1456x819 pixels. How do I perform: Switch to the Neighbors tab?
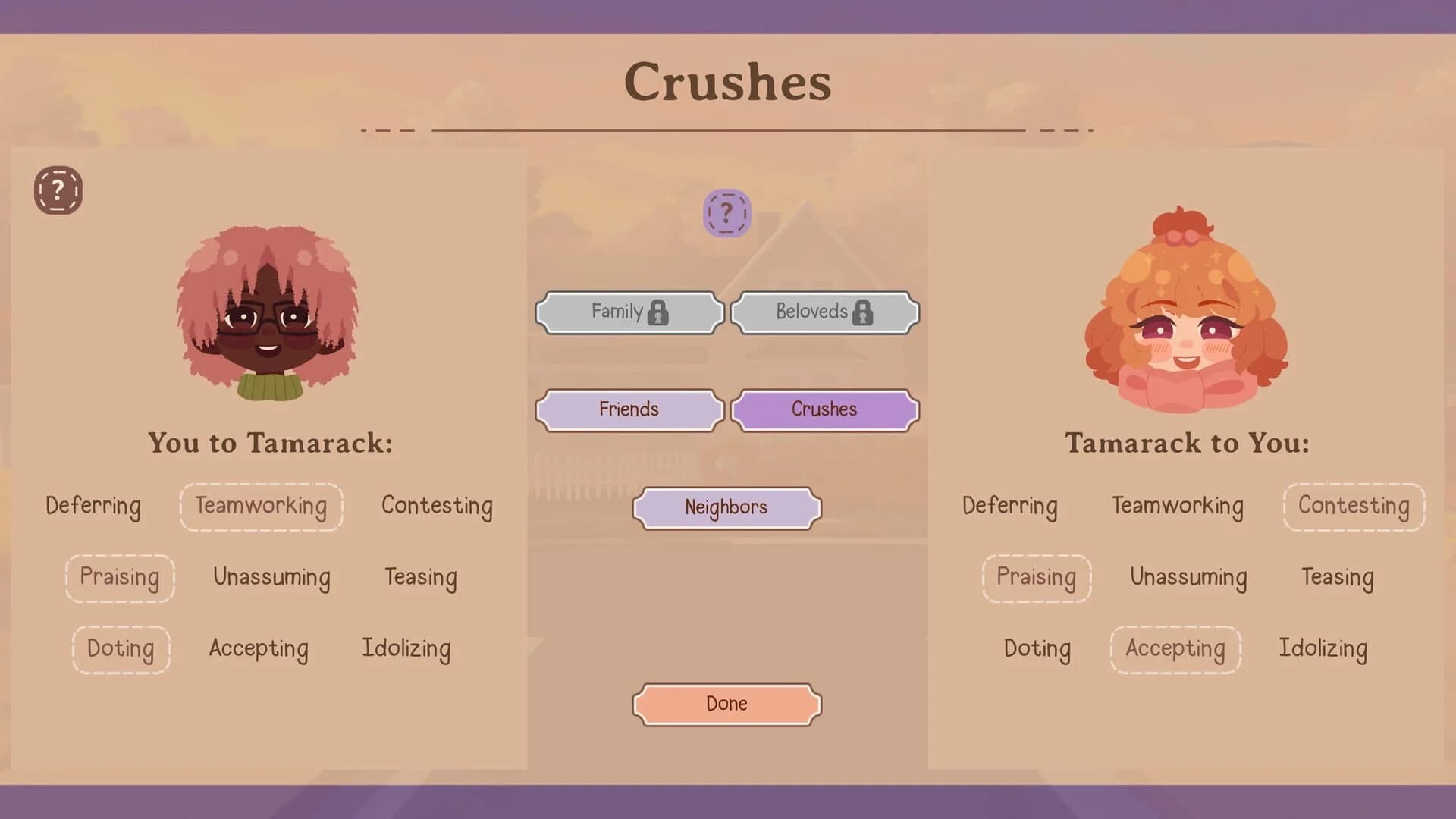(x=726, y=507)
